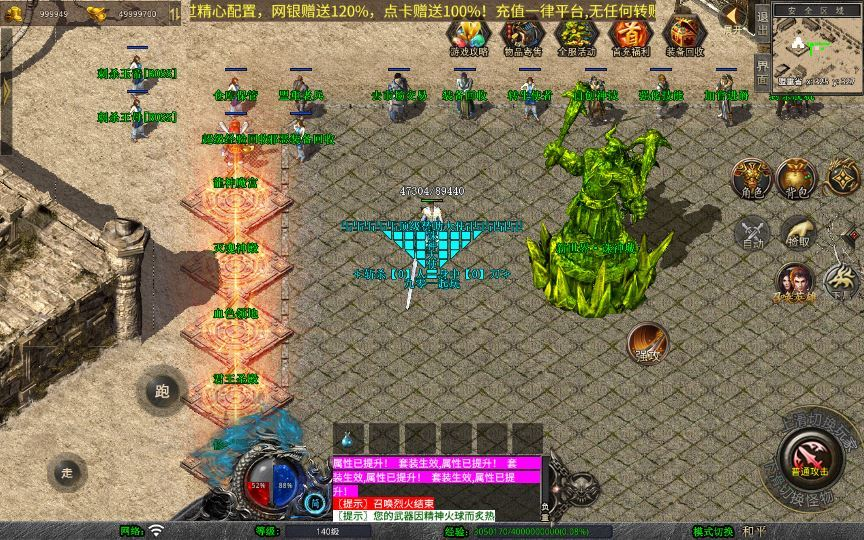
Task: Activate the 强攻 assault skill
Action: tap(648, 343)
